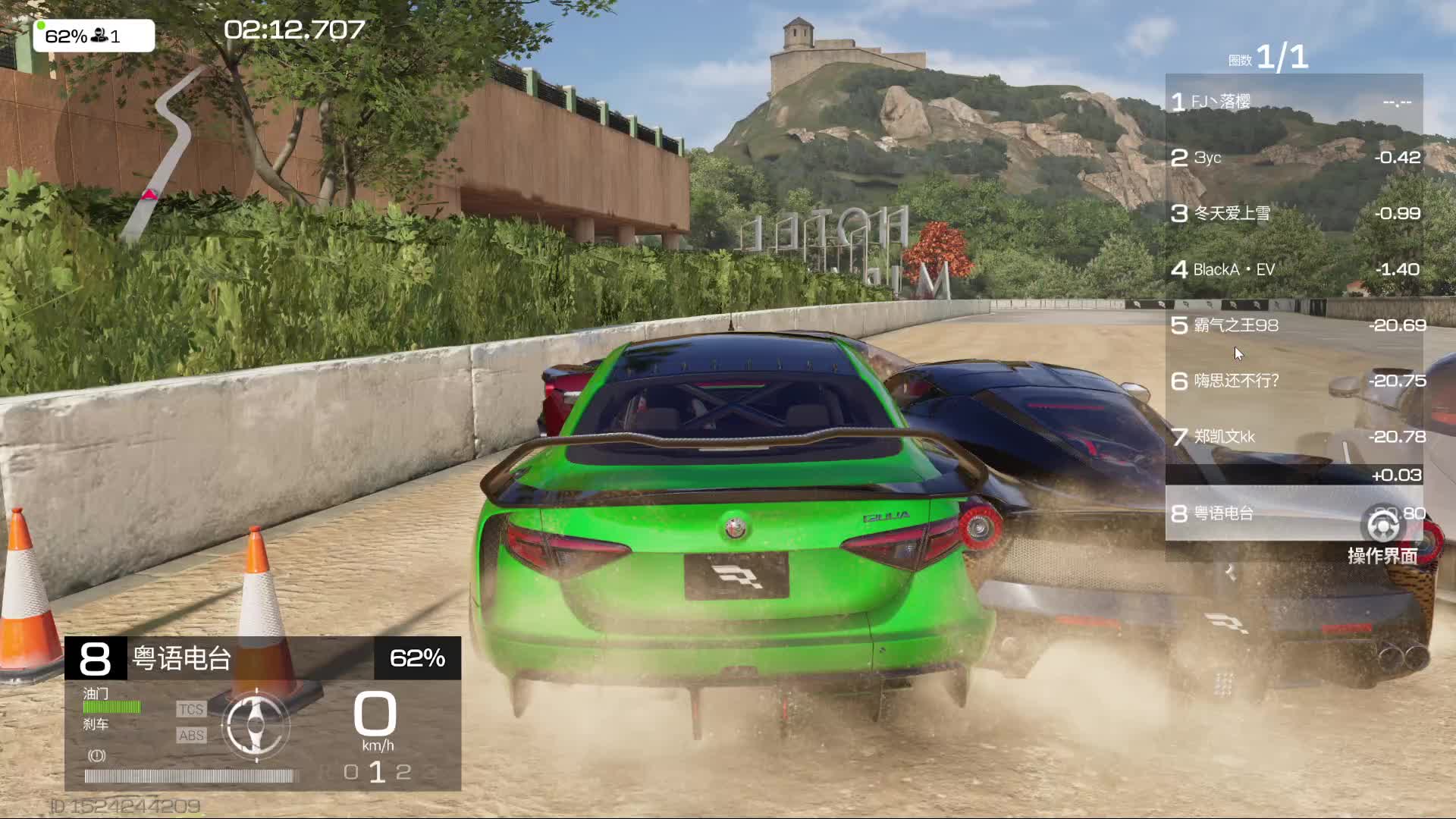Click 郑凯文kk in the ranking list

point(1294,437)
